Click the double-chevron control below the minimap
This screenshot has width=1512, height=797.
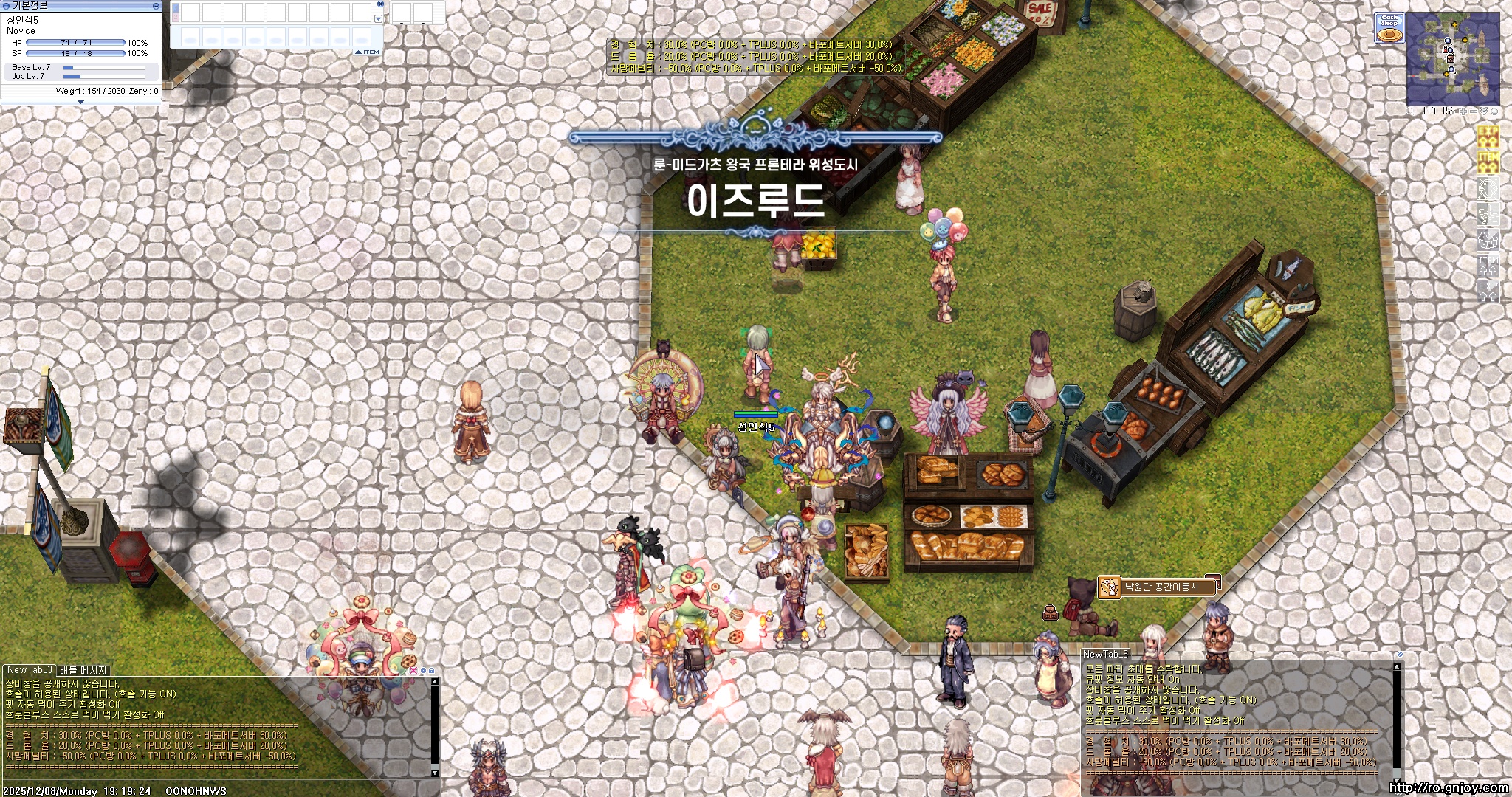pos(1484,111)
